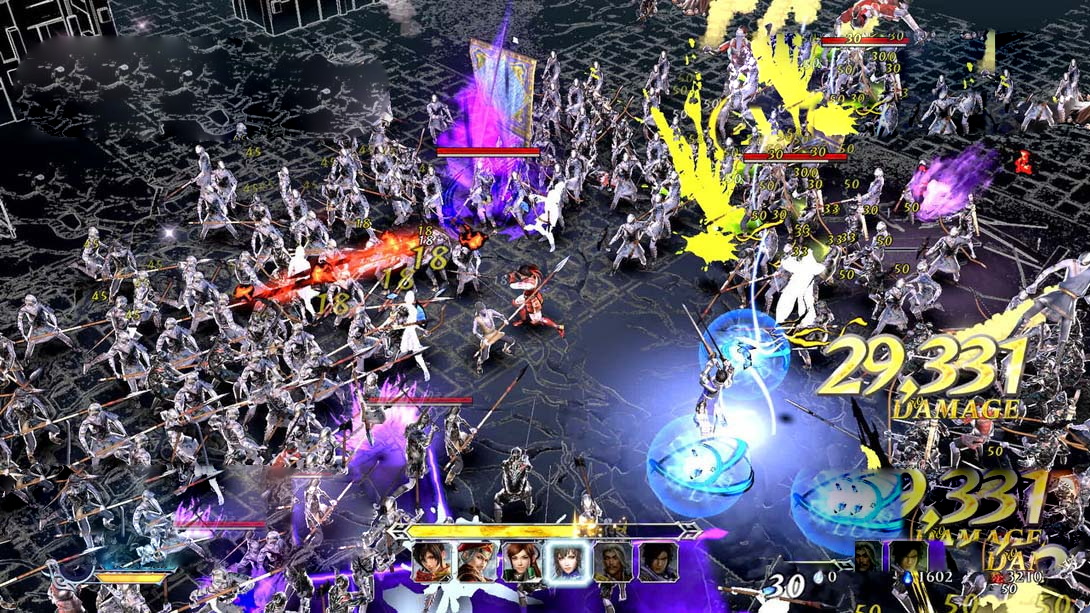Switch to the brown-haired woman in green

coord(522,562)
